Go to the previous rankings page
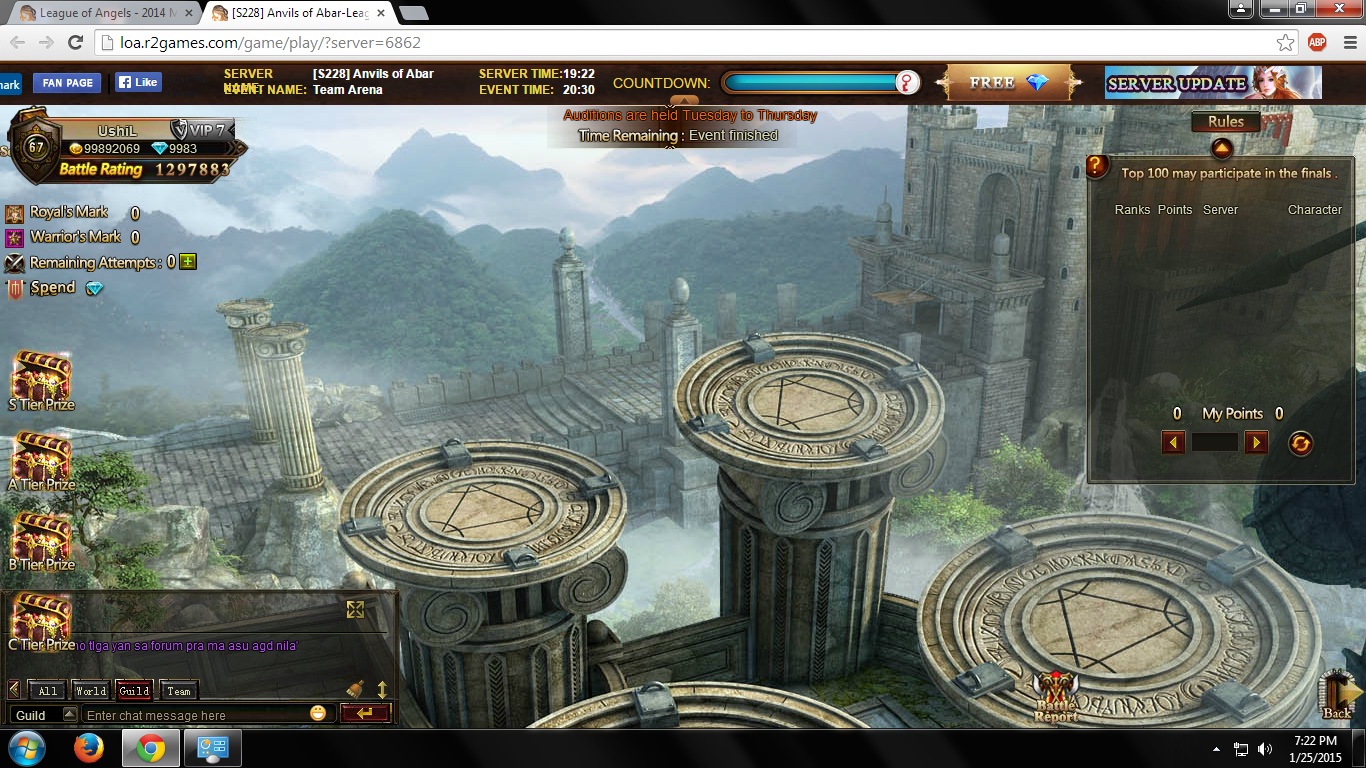Screen dimensions: 1366x768 click(1174, 442)
